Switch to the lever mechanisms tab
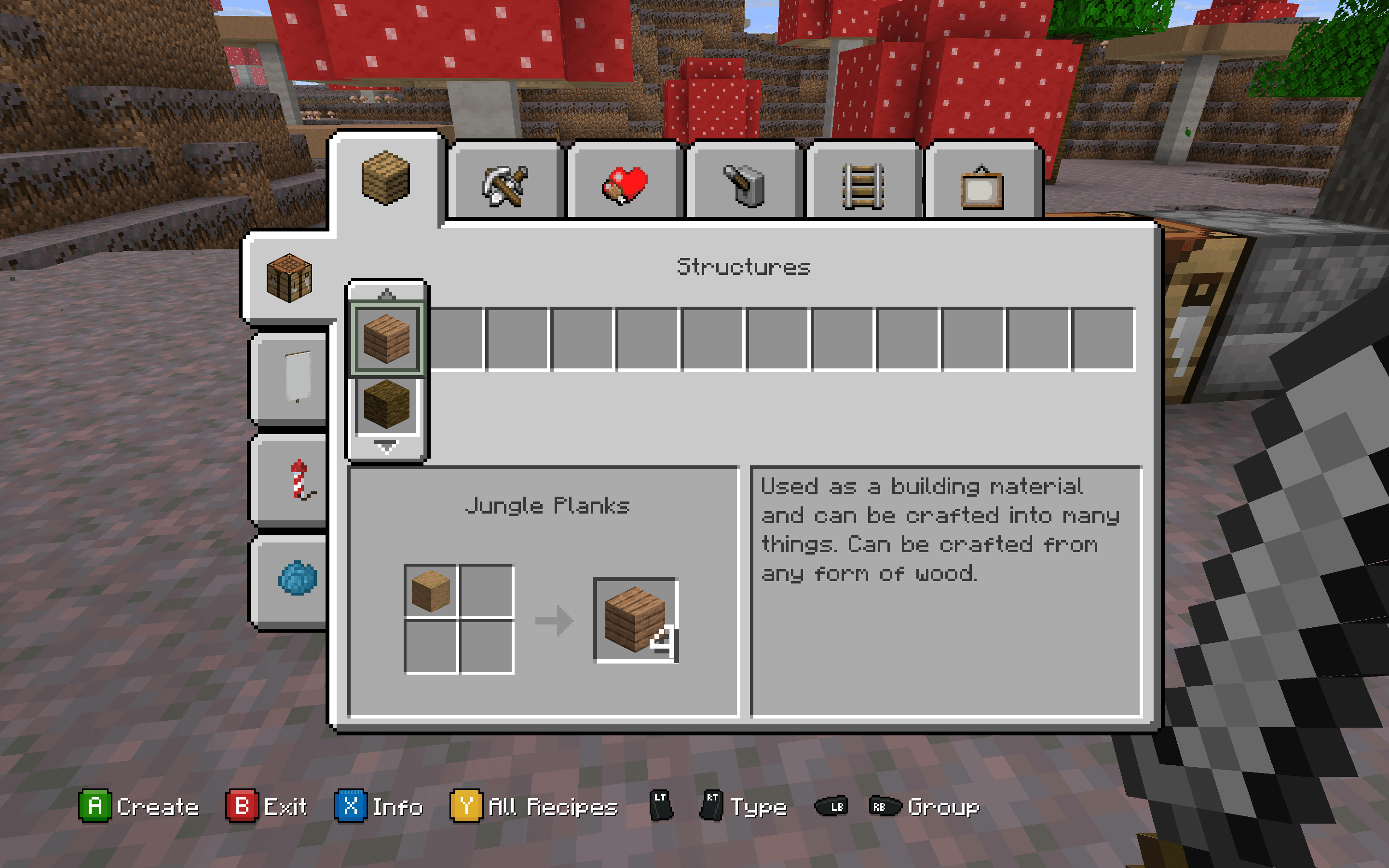The height and width of the screenshot is (868, 1389). [x=744, y=185]
